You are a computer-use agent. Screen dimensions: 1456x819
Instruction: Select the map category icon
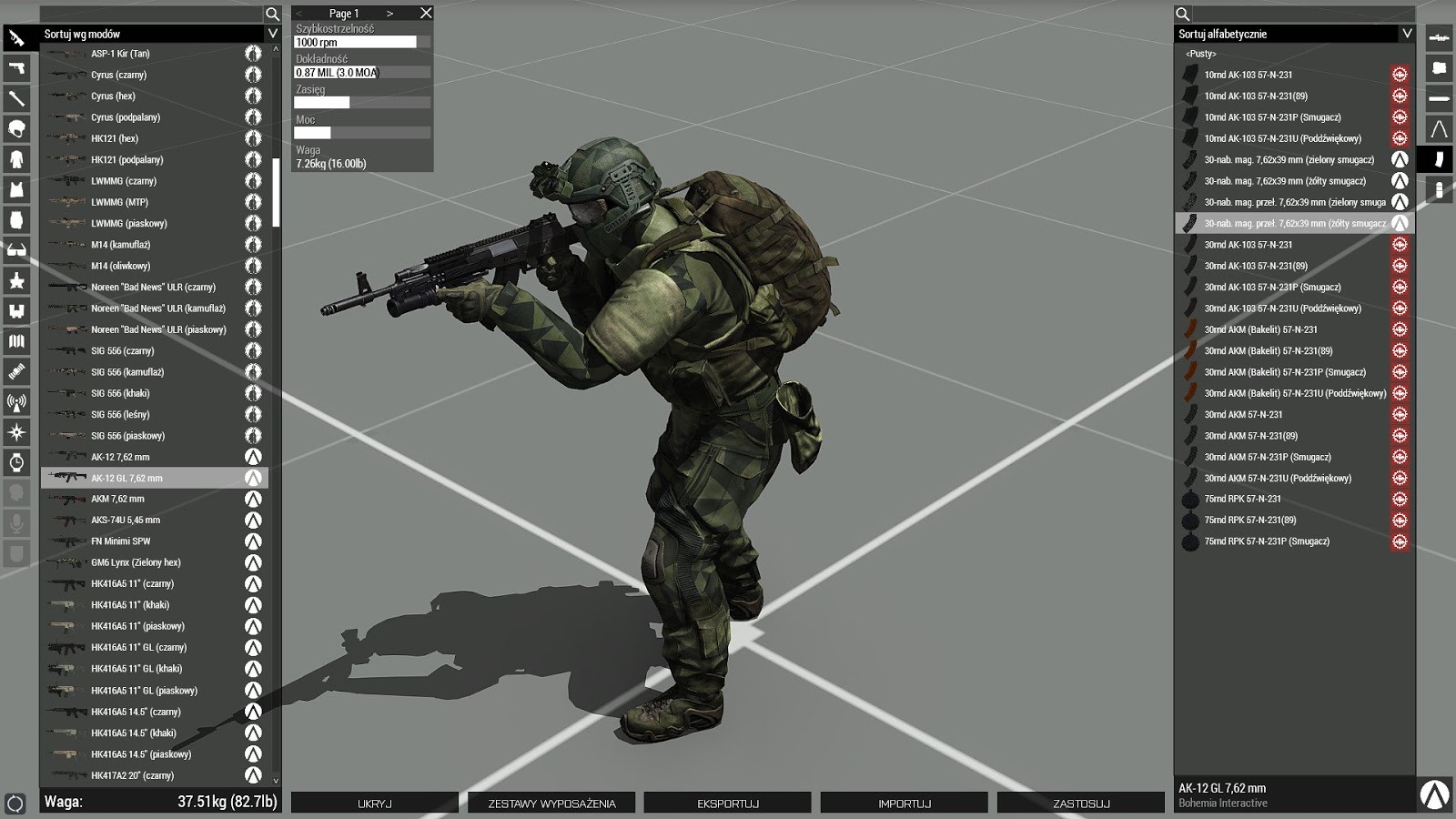14,341
